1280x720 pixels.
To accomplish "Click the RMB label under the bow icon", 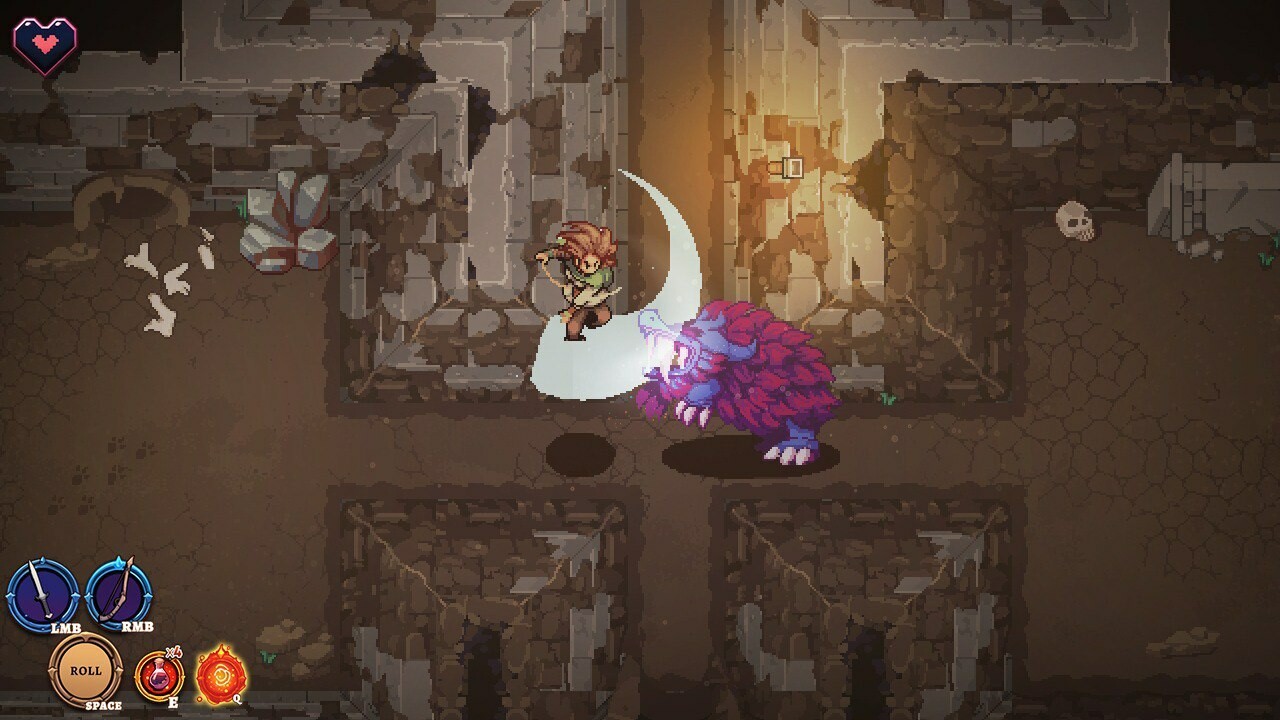I will (136, 626).
